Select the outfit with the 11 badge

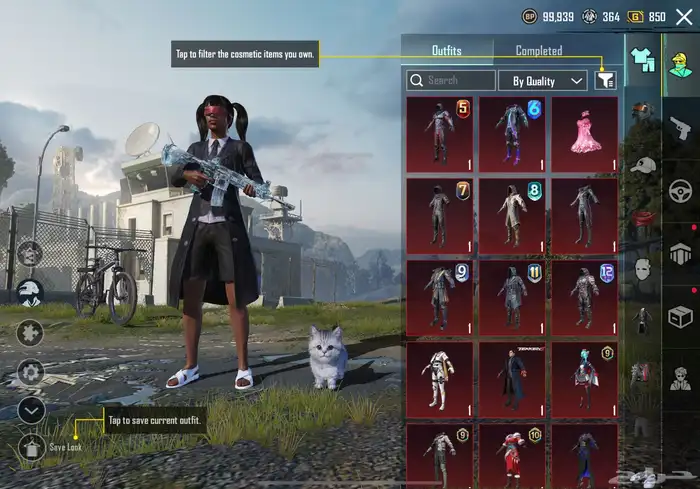(512, 297)
